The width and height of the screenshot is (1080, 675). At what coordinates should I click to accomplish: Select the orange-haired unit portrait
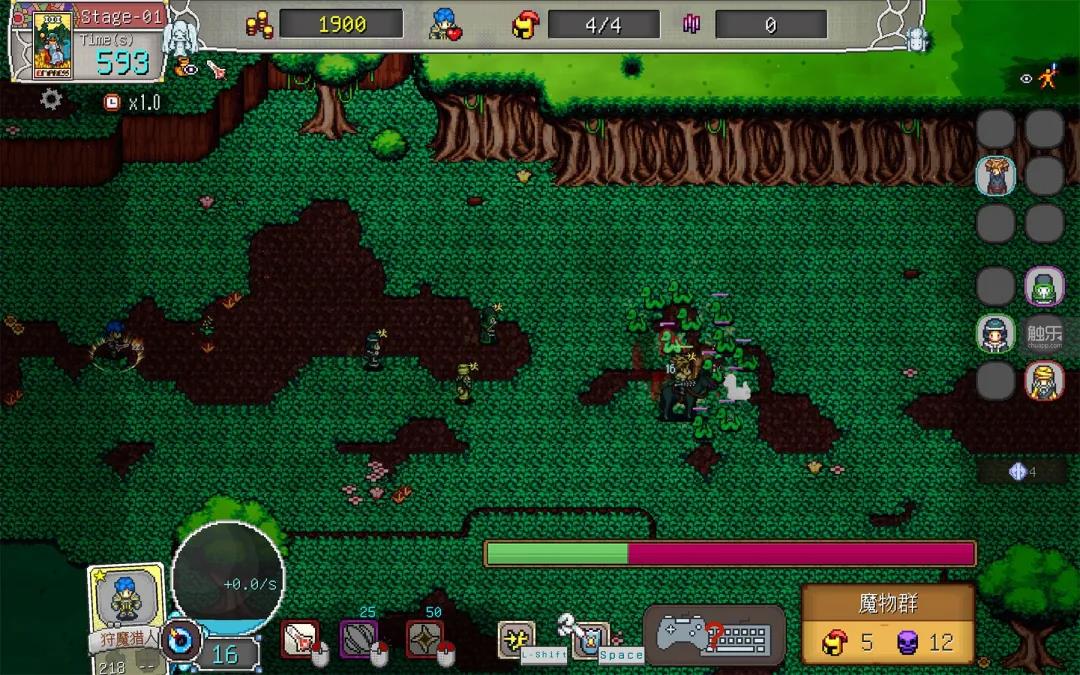tap(996, 176)
